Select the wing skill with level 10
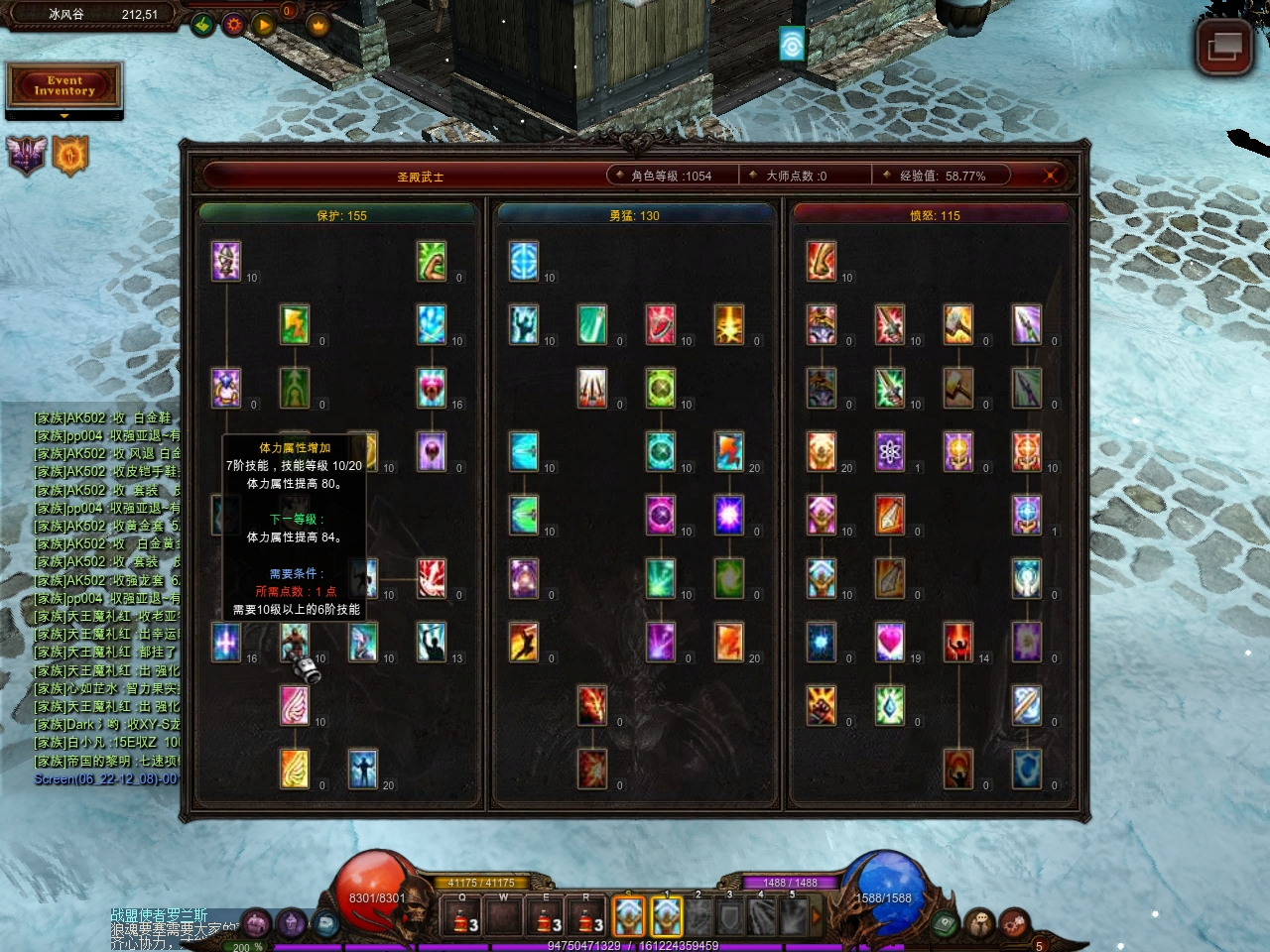Screen dimensions: 1270x952 pyautogui.click(x=295, y=705)
